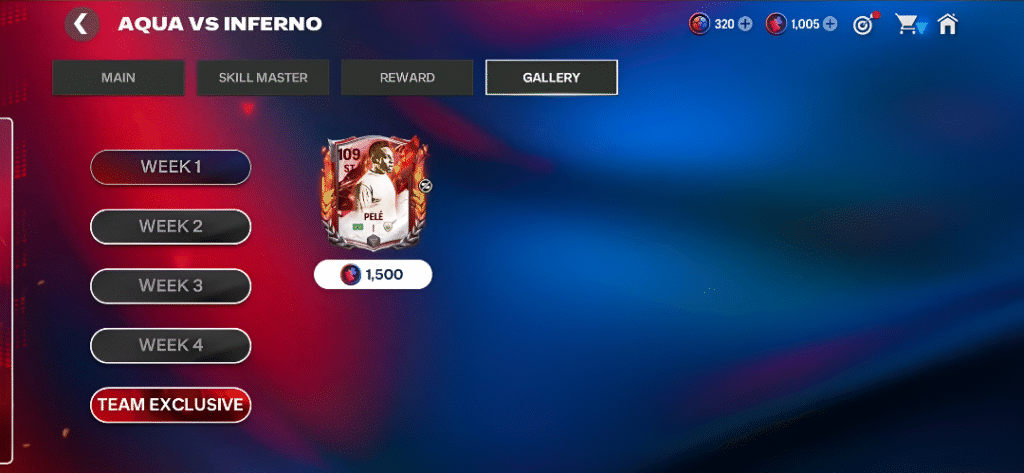This screenshot has width=1024, height=473.
Task: Select the Week 3 category
Action: click(x=170, y=286)
